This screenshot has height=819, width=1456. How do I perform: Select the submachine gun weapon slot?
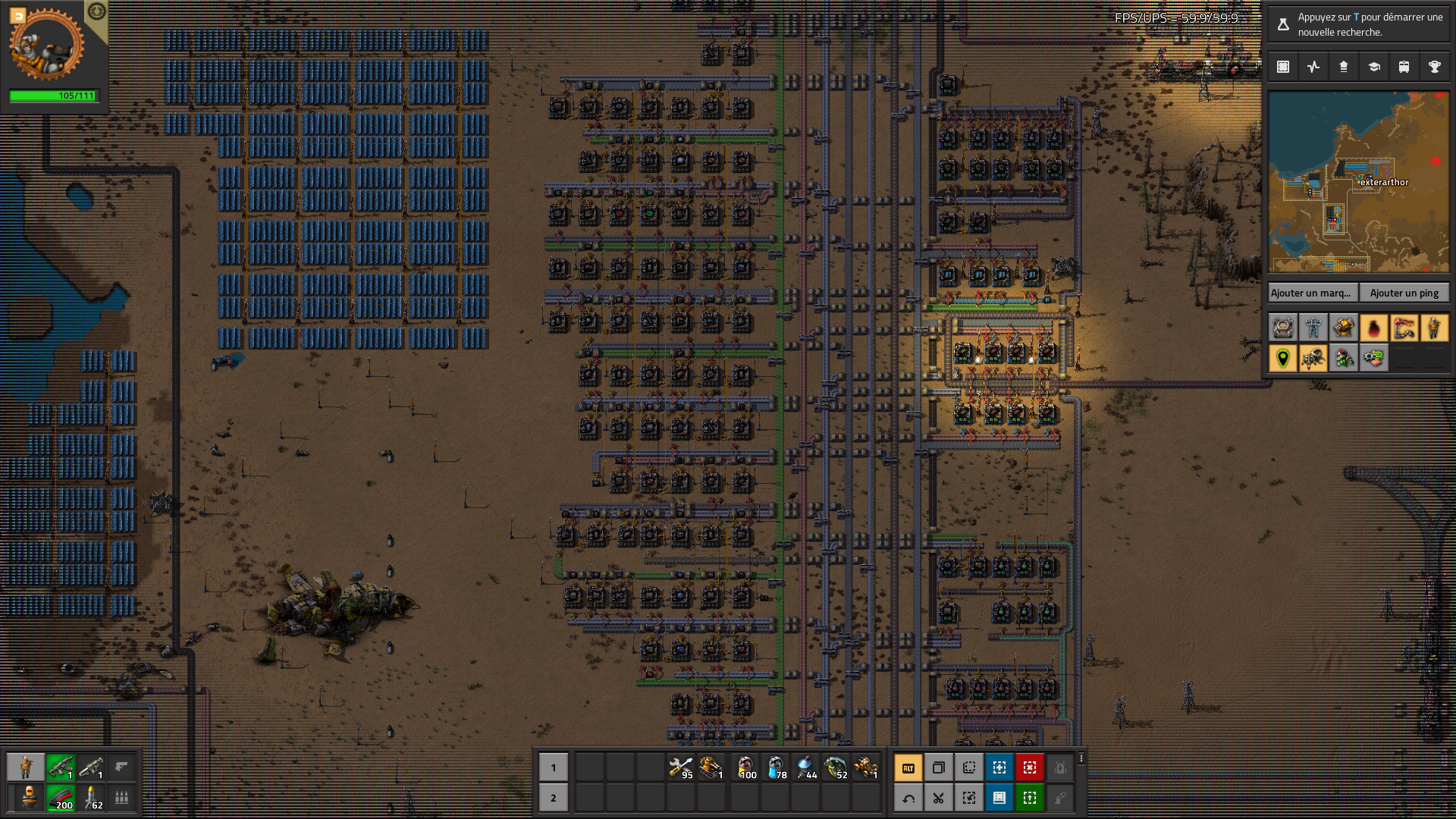[61, 767]
